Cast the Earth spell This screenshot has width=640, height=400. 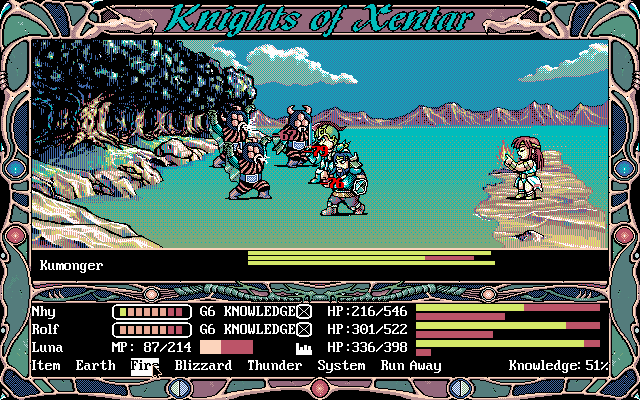[x=95, y=366]
